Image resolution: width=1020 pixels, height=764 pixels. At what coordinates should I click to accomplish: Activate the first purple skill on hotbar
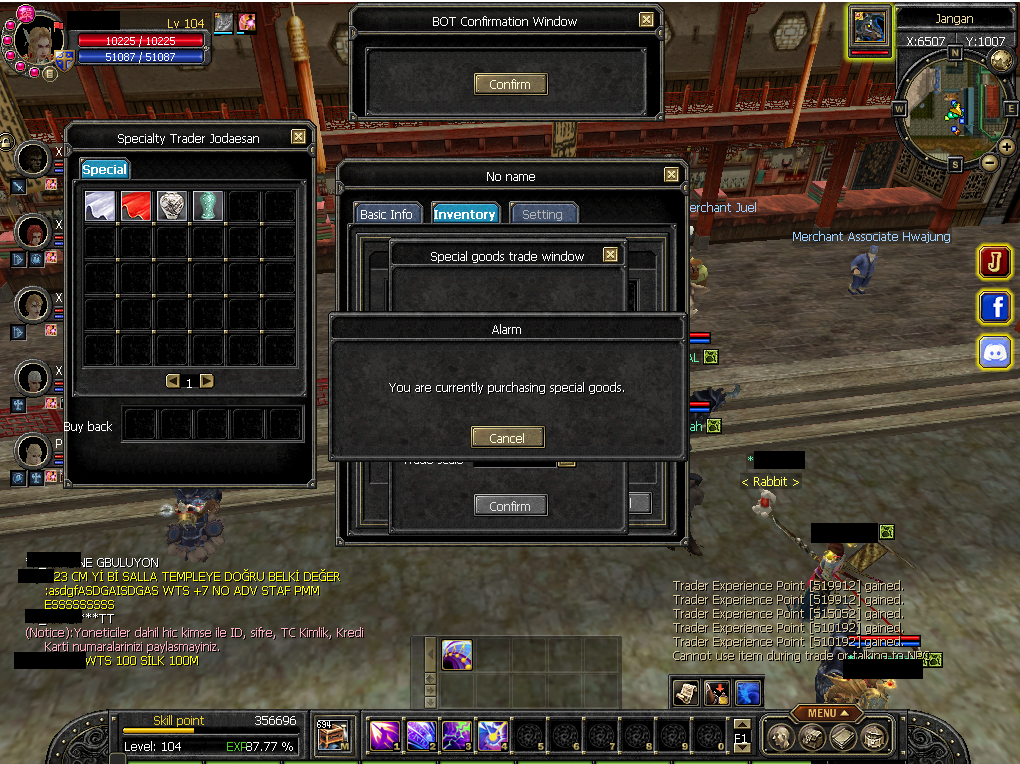(385, 735)
